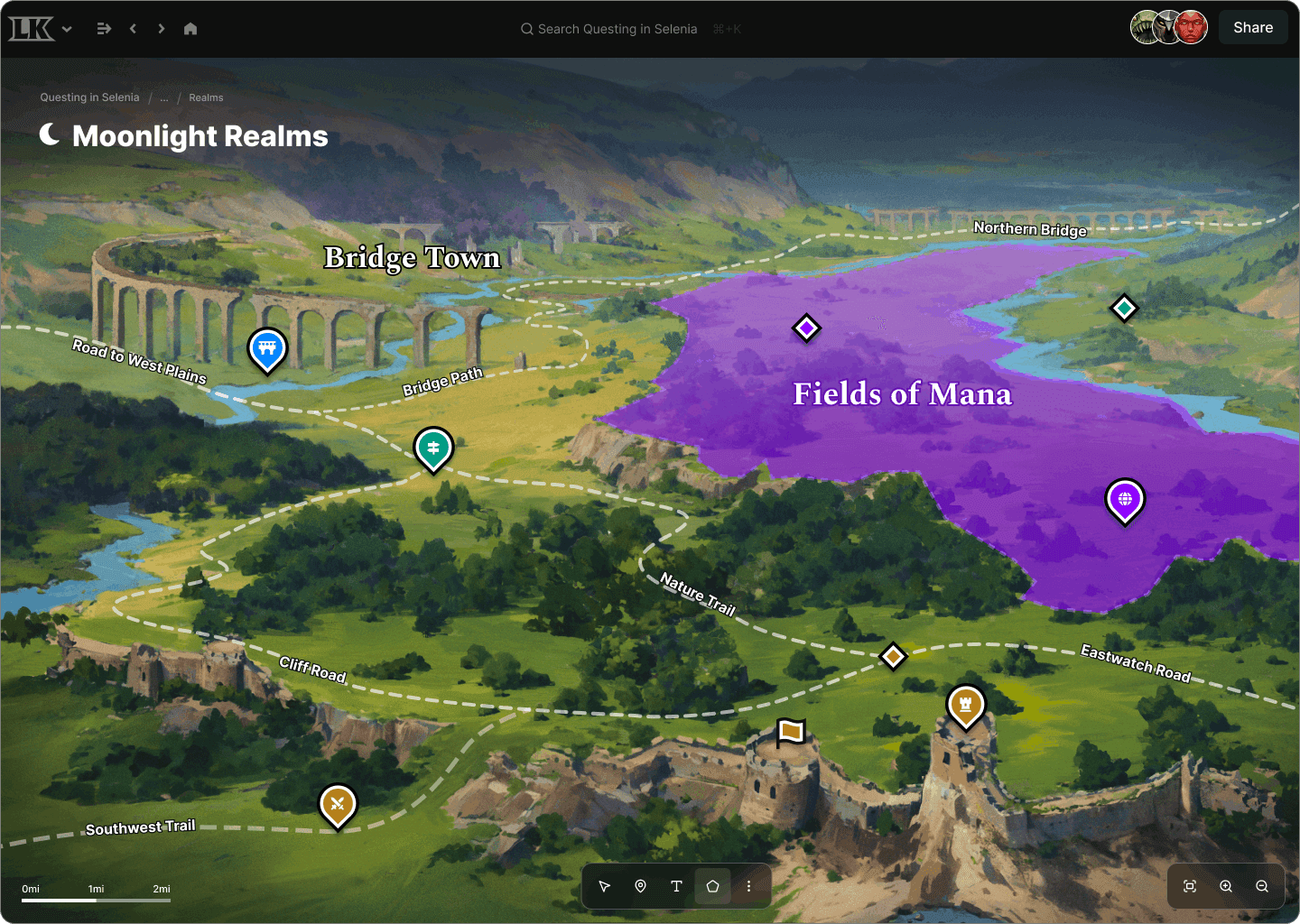Open the workspace switcher chevron beside LK logo
The image size is (1300, 924).
pos(67,28)
